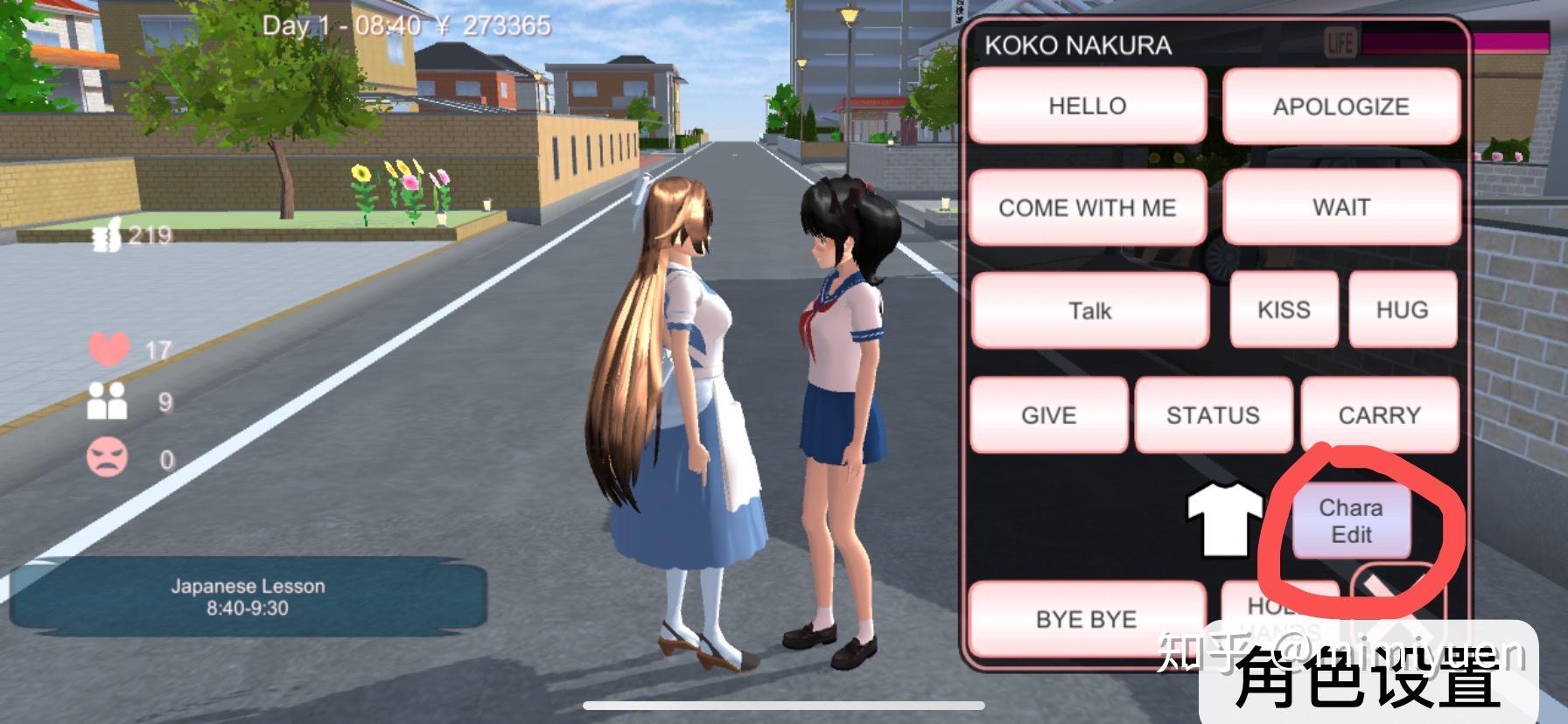Click the white shirt clothing icon

(1222, 519)
